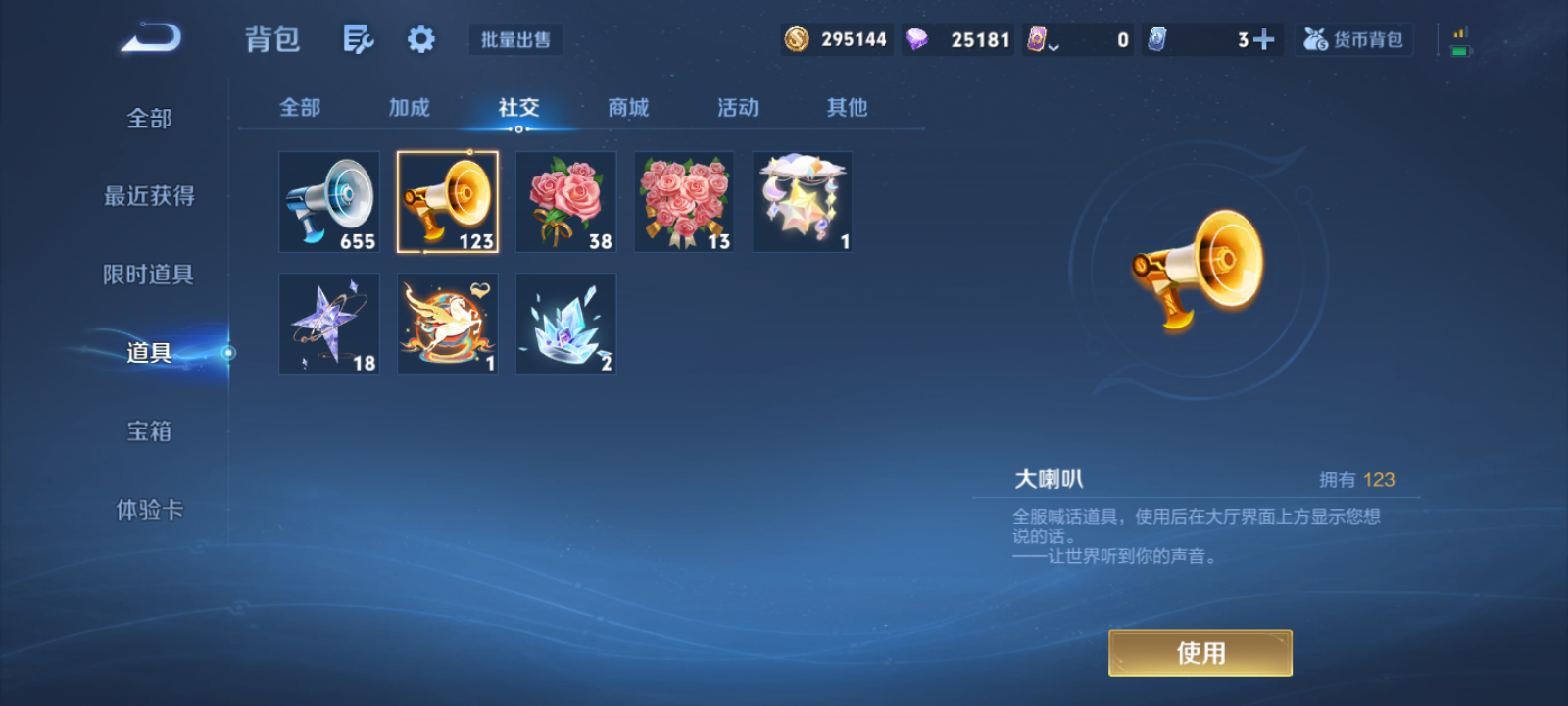Click the plus next to the blue card count
The height and width of the screenshot is (706, 1568).
1266,39
